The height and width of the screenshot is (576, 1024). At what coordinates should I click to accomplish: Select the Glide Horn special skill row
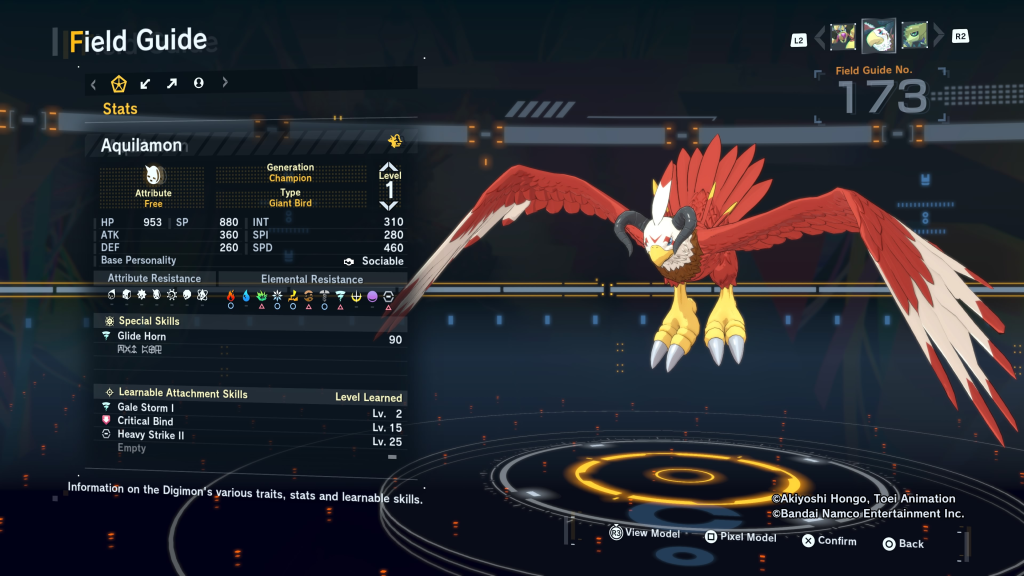(x=250, y=337)
